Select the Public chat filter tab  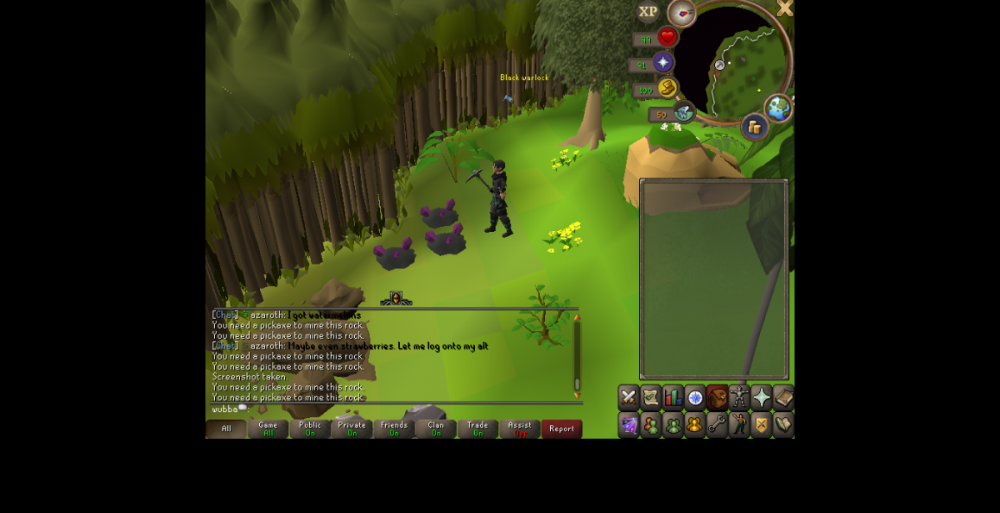point(310,429)
